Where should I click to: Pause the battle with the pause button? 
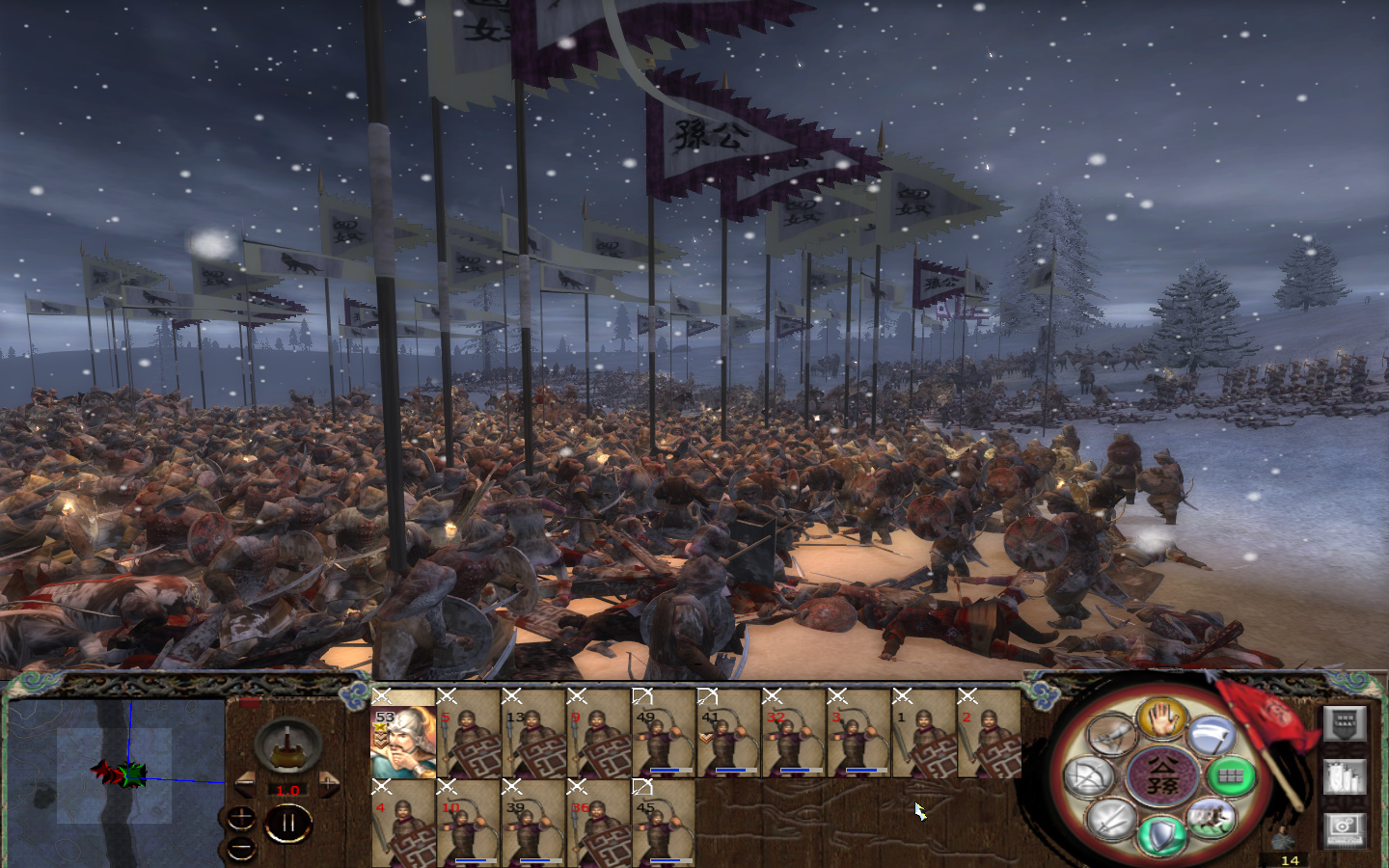click(x=287, y=821)
